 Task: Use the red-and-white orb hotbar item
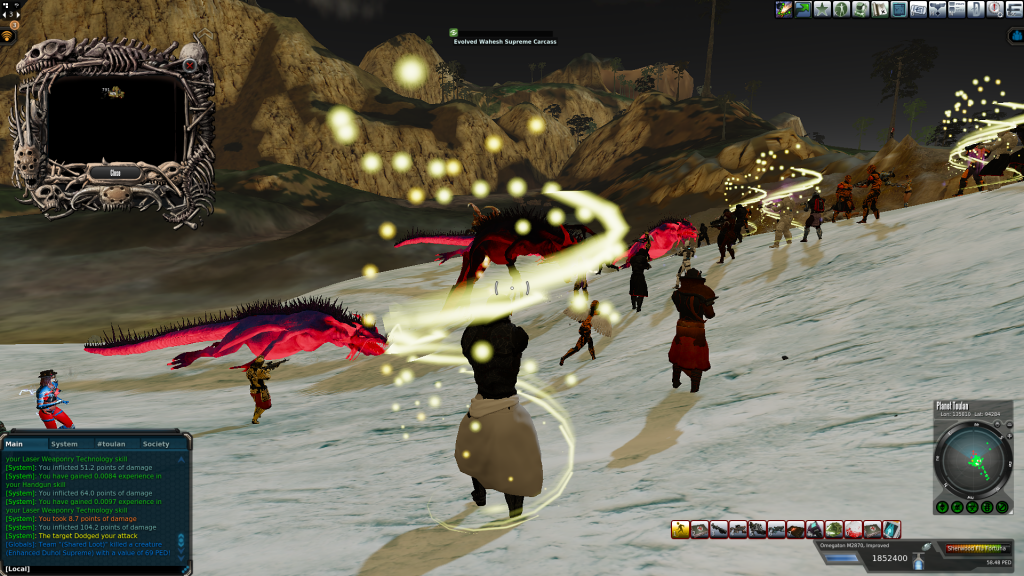(853, 529)
